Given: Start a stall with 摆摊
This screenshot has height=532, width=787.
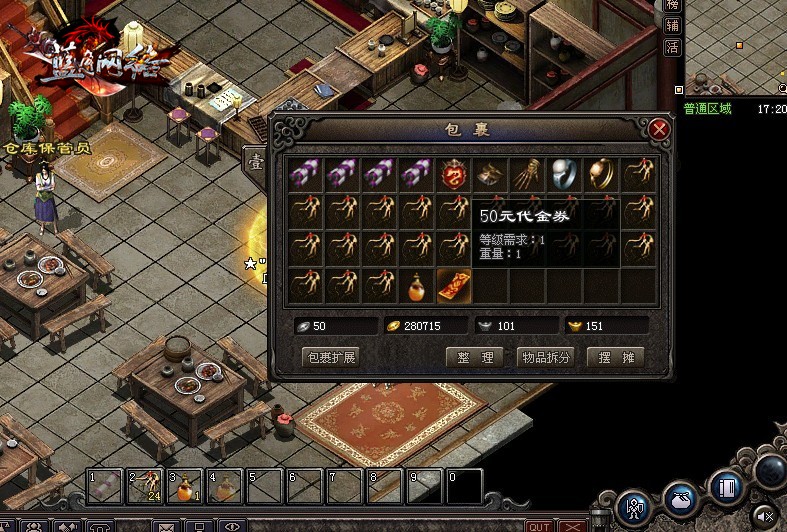Looking at the screenshot, I should (615, 357).
